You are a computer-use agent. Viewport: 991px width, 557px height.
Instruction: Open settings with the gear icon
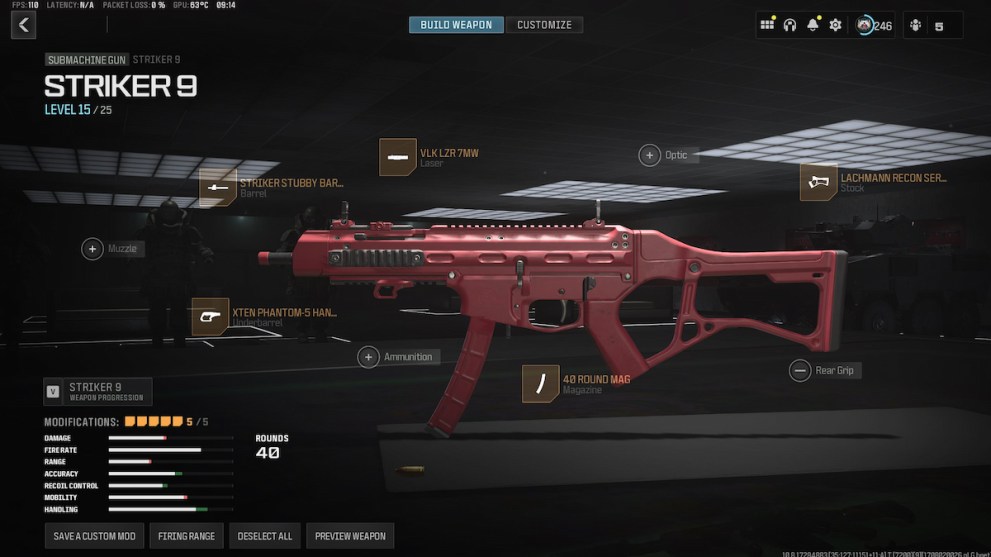click(x=836, y=25)
